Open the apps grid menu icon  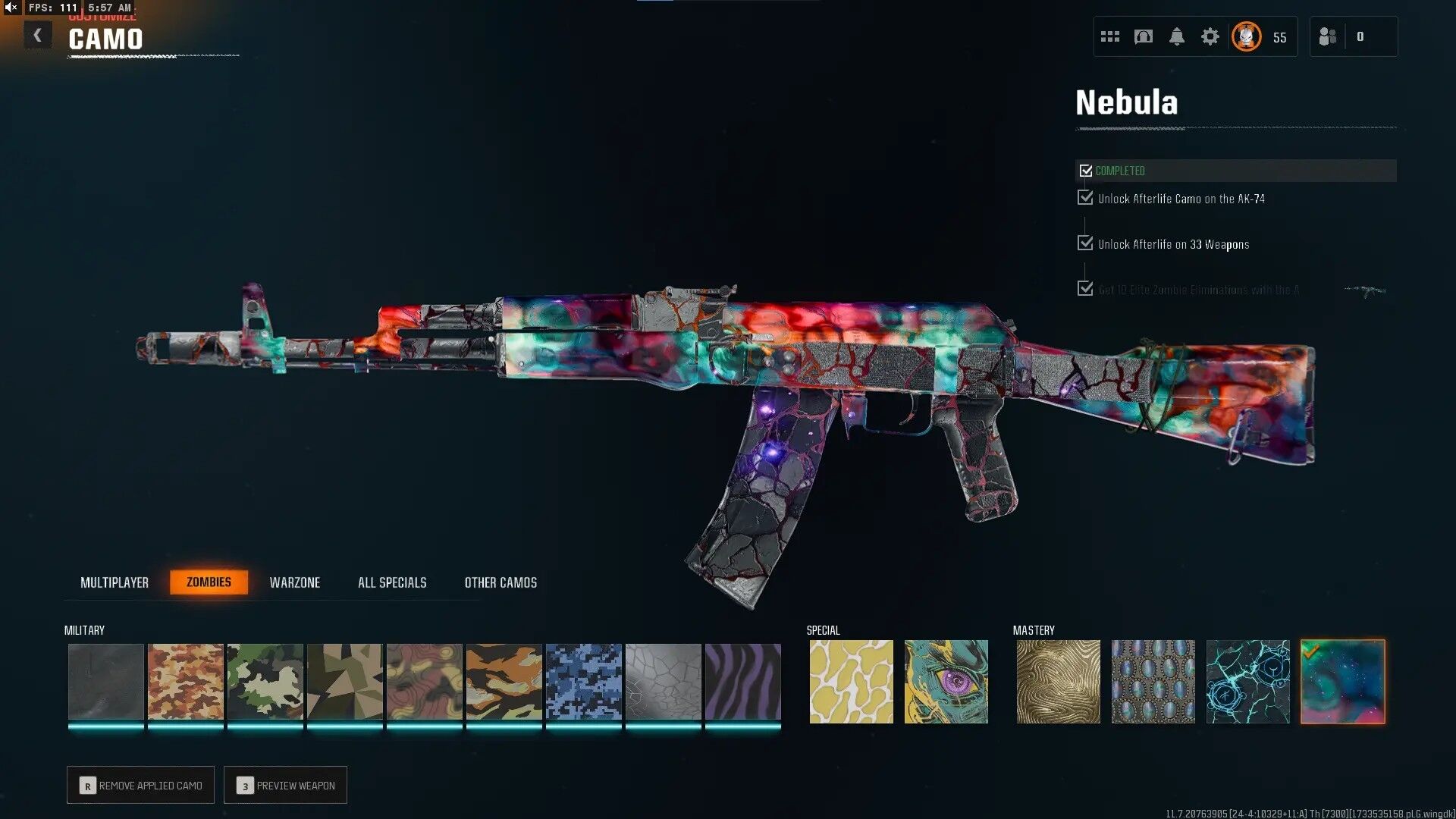point(1110,36)
